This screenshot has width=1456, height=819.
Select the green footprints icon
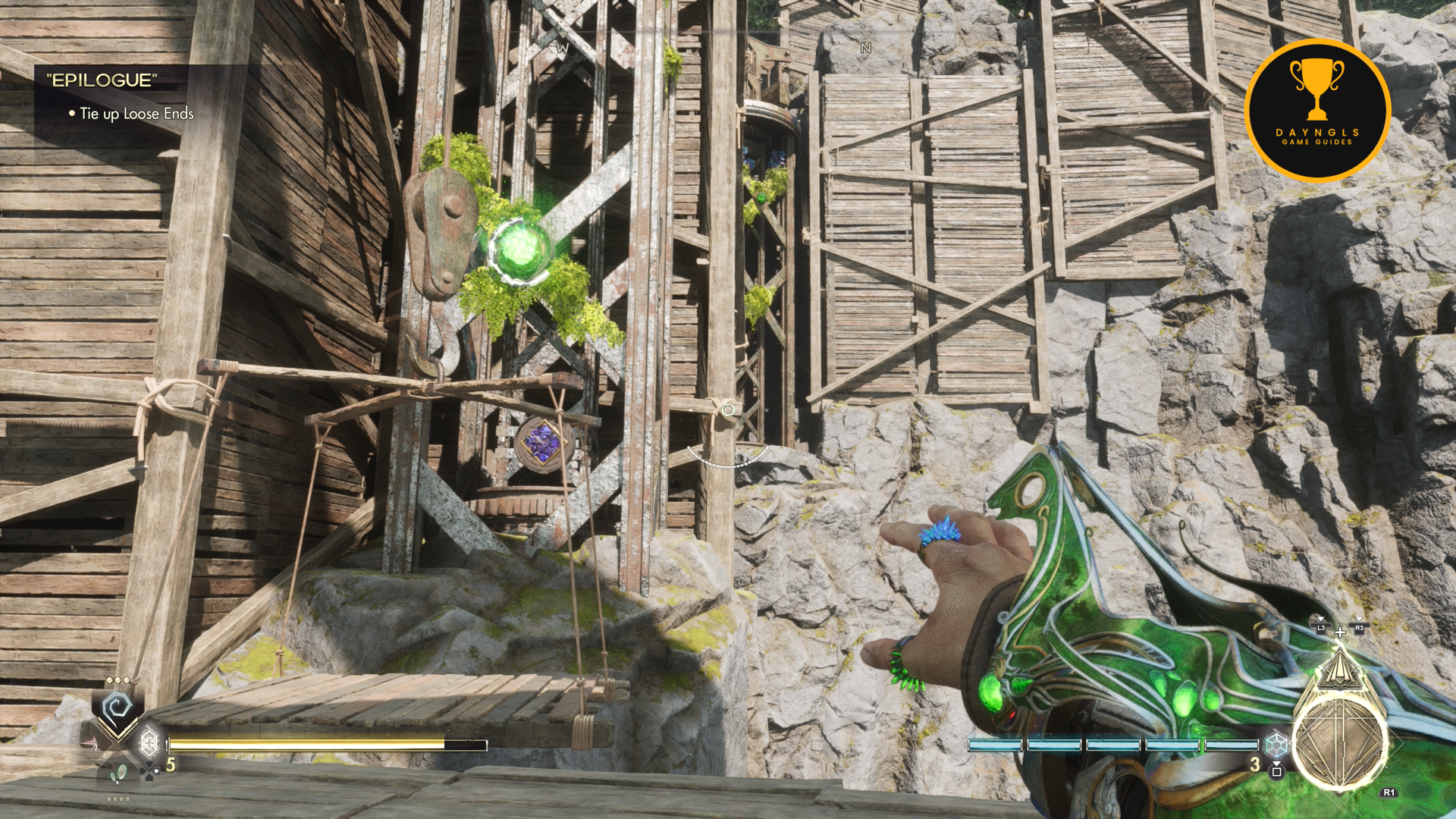pos(119,774)
